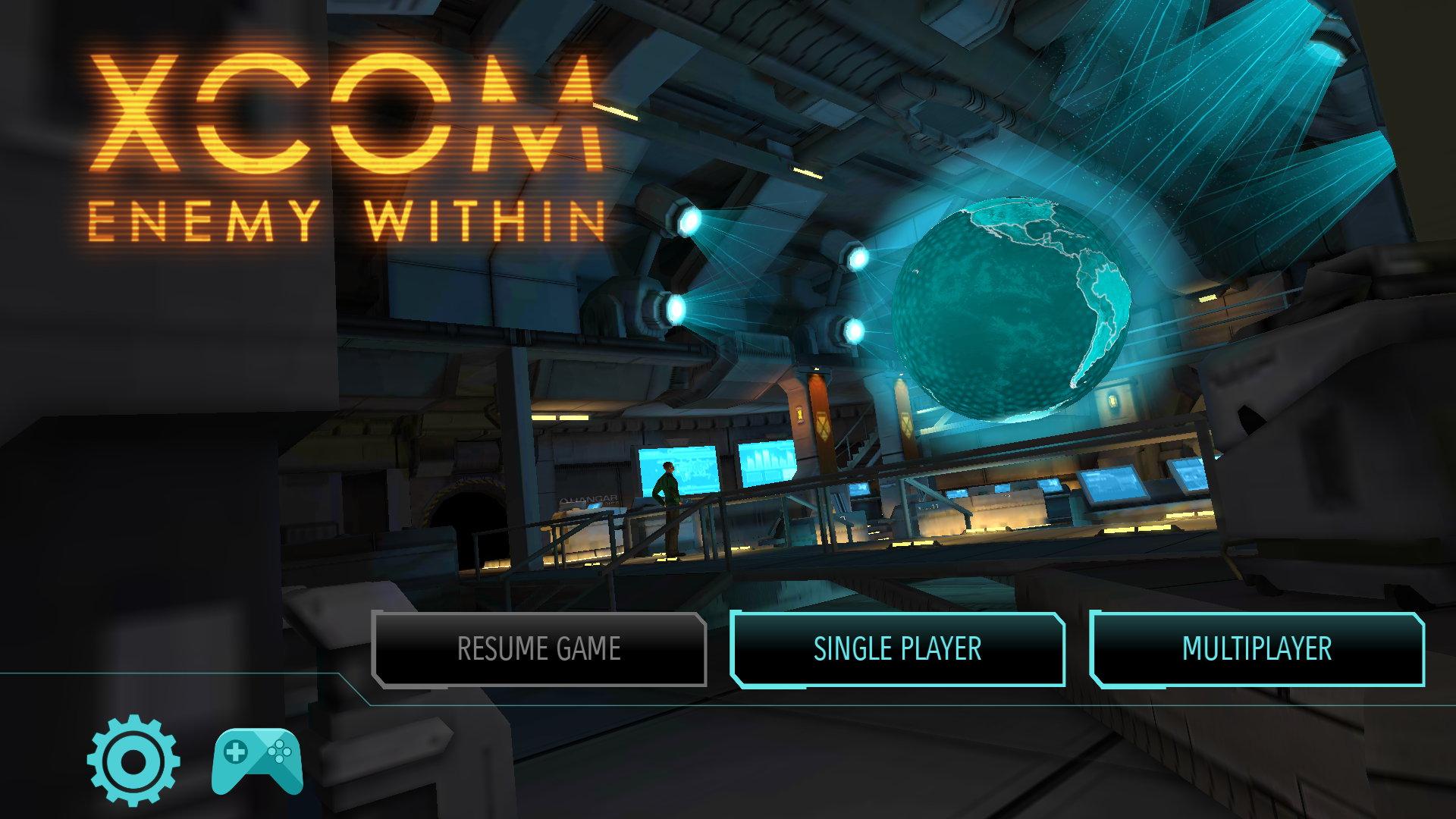Open Google Play Games controller icon

pos(257,761)
